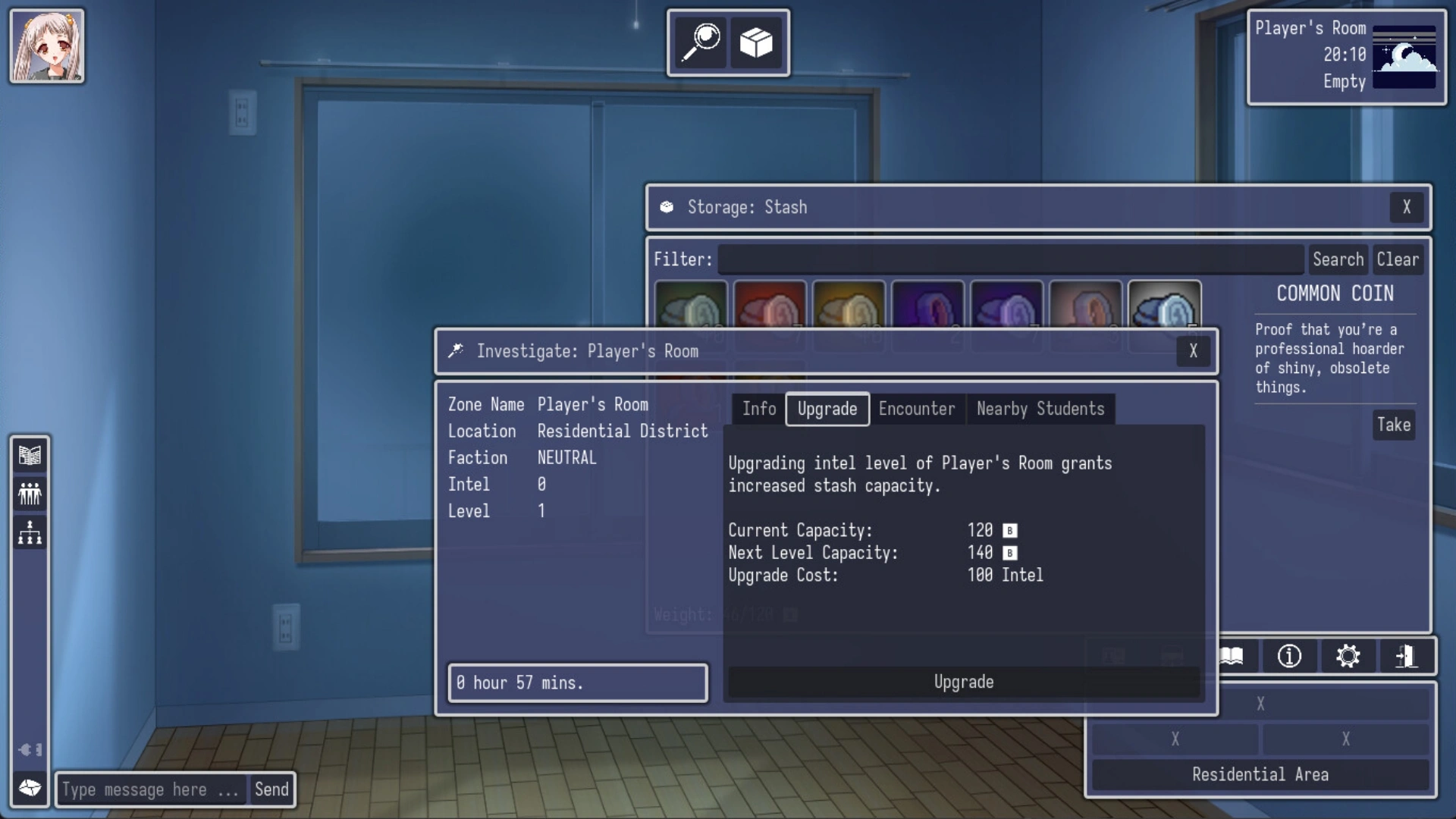Close the Storage Stash window

pyautogui.click(x=1406, y=207)
